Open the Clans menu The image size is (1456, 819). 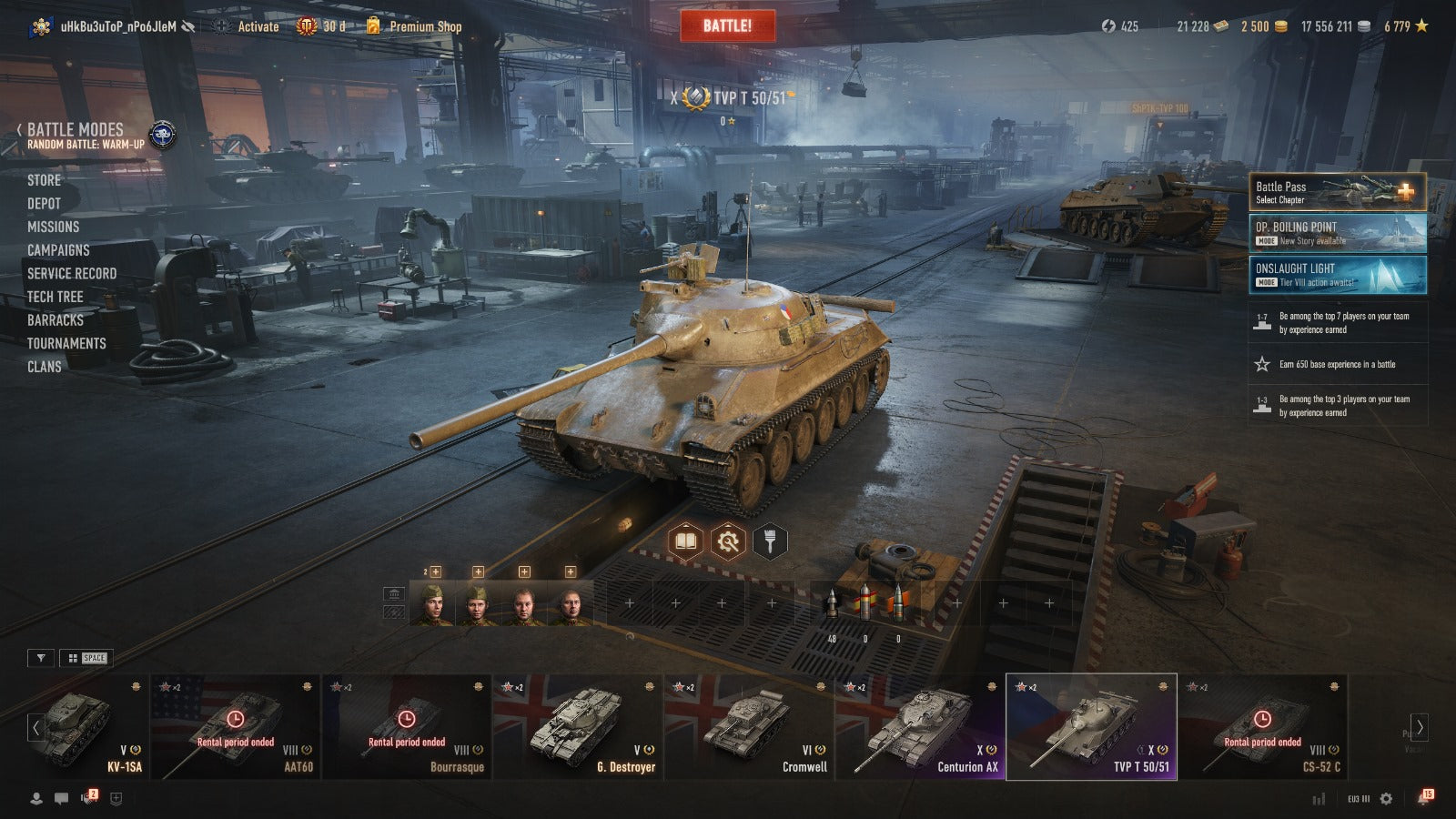click(44, 367)
